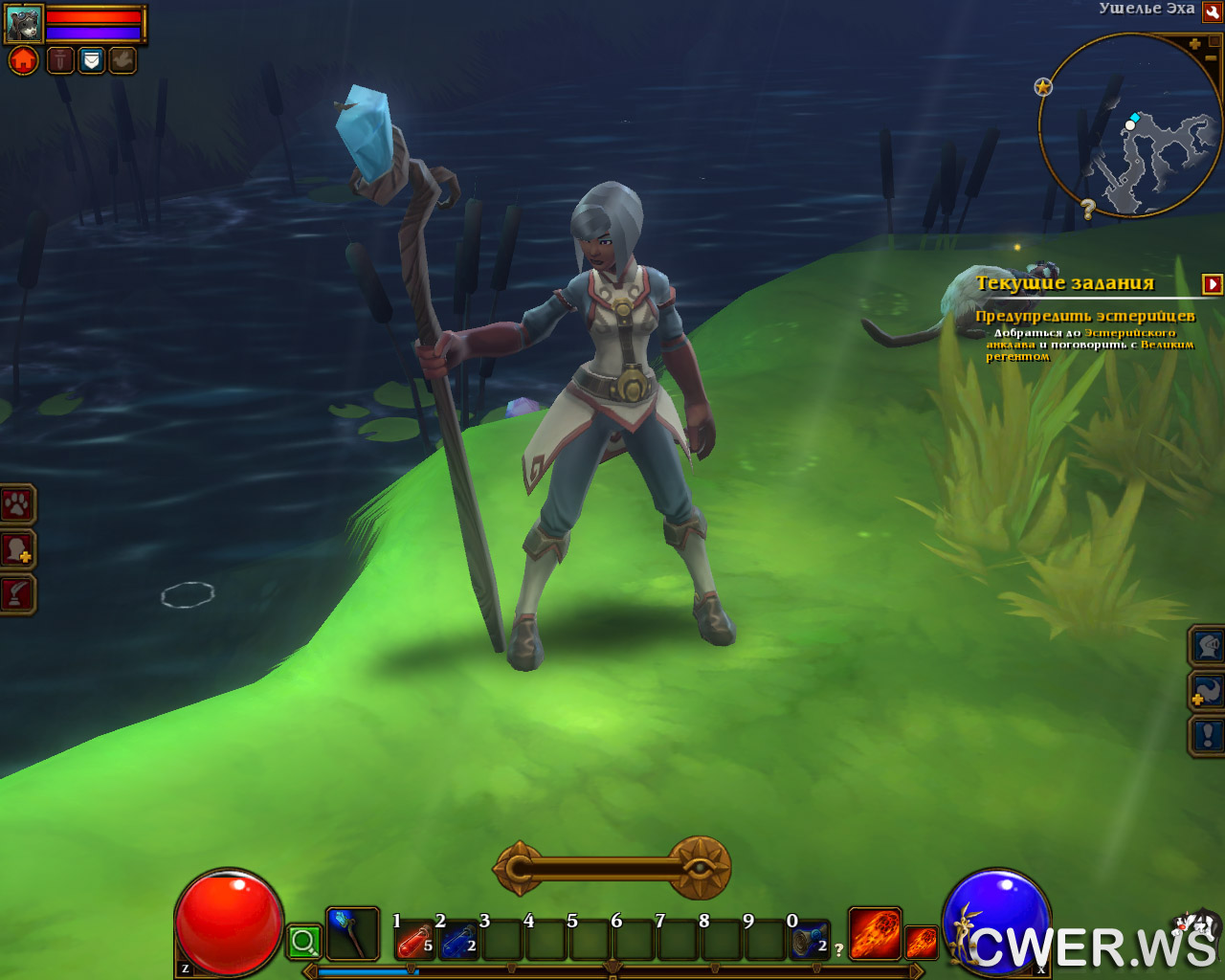Zoom in the minimap with the plus button
The height and width of the screenshot is (980, 1225).
point(1194,44)
